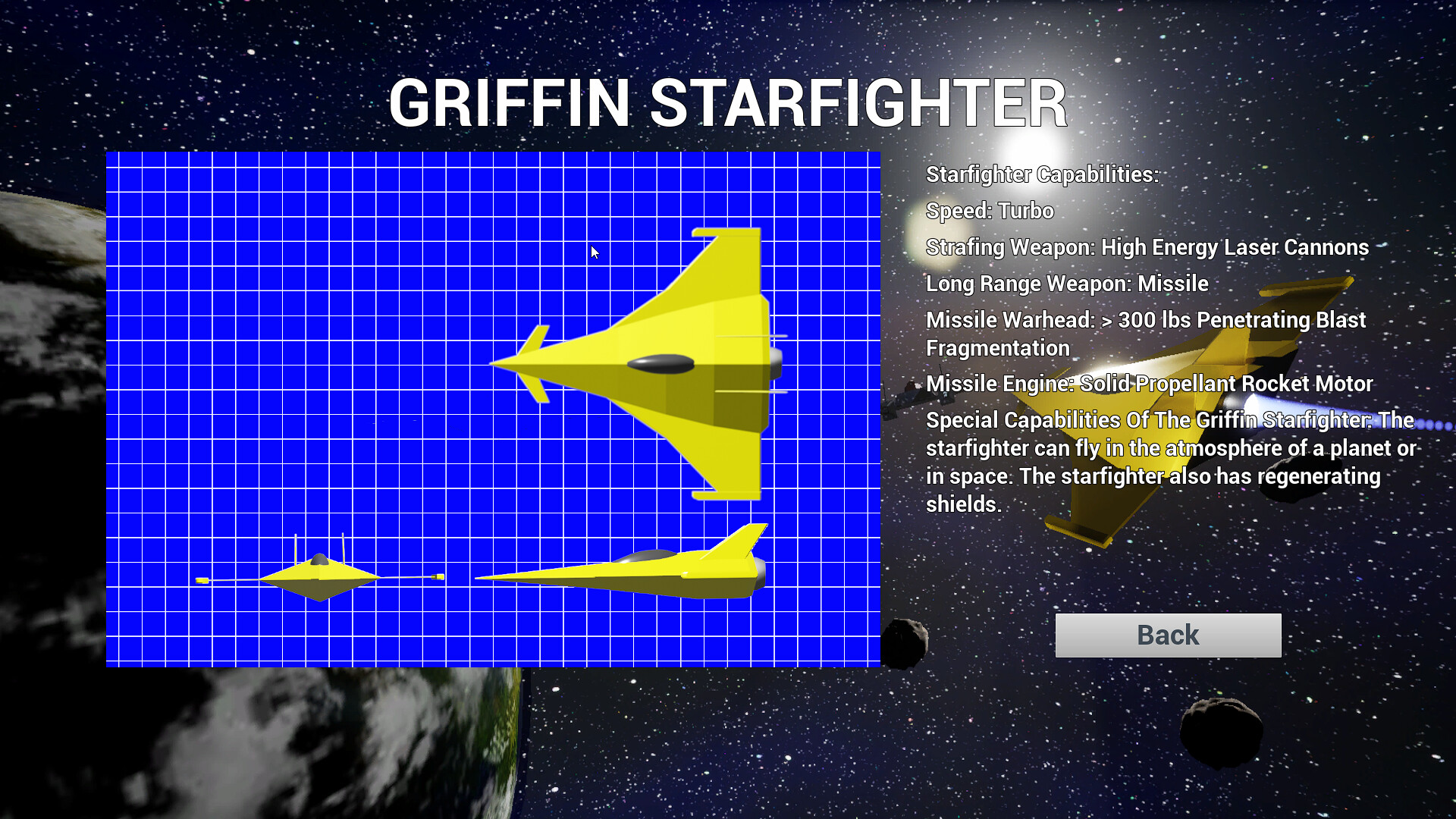Click the Missile Engine description text
This screenshot has height=819, width=1456.
(1149, 384)
